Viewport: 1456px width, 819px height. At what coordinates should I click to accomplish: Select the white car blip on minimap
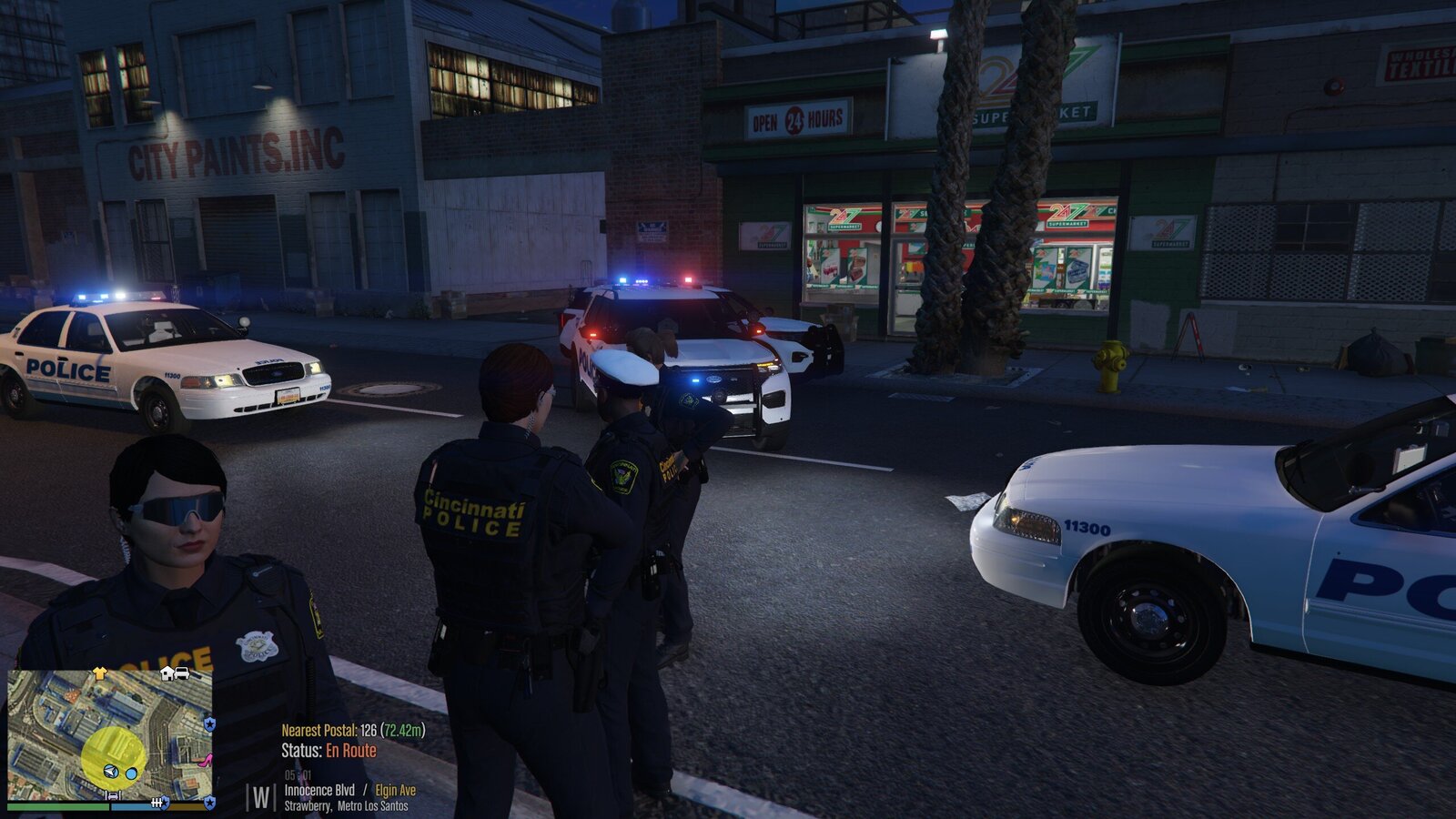(182, 673)
